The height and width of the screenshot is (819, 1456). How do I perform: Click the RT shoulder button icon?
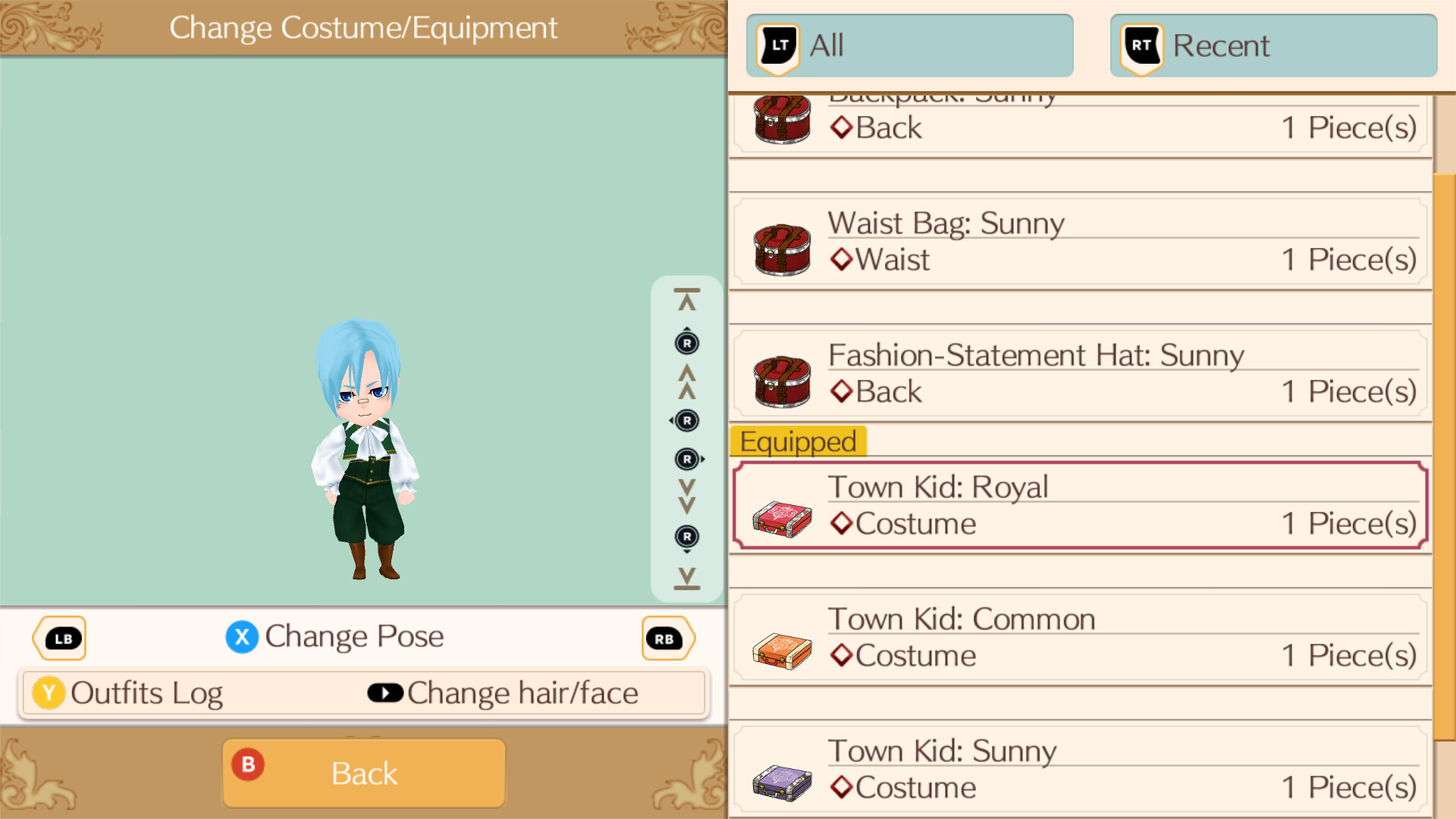(1140, 45)
